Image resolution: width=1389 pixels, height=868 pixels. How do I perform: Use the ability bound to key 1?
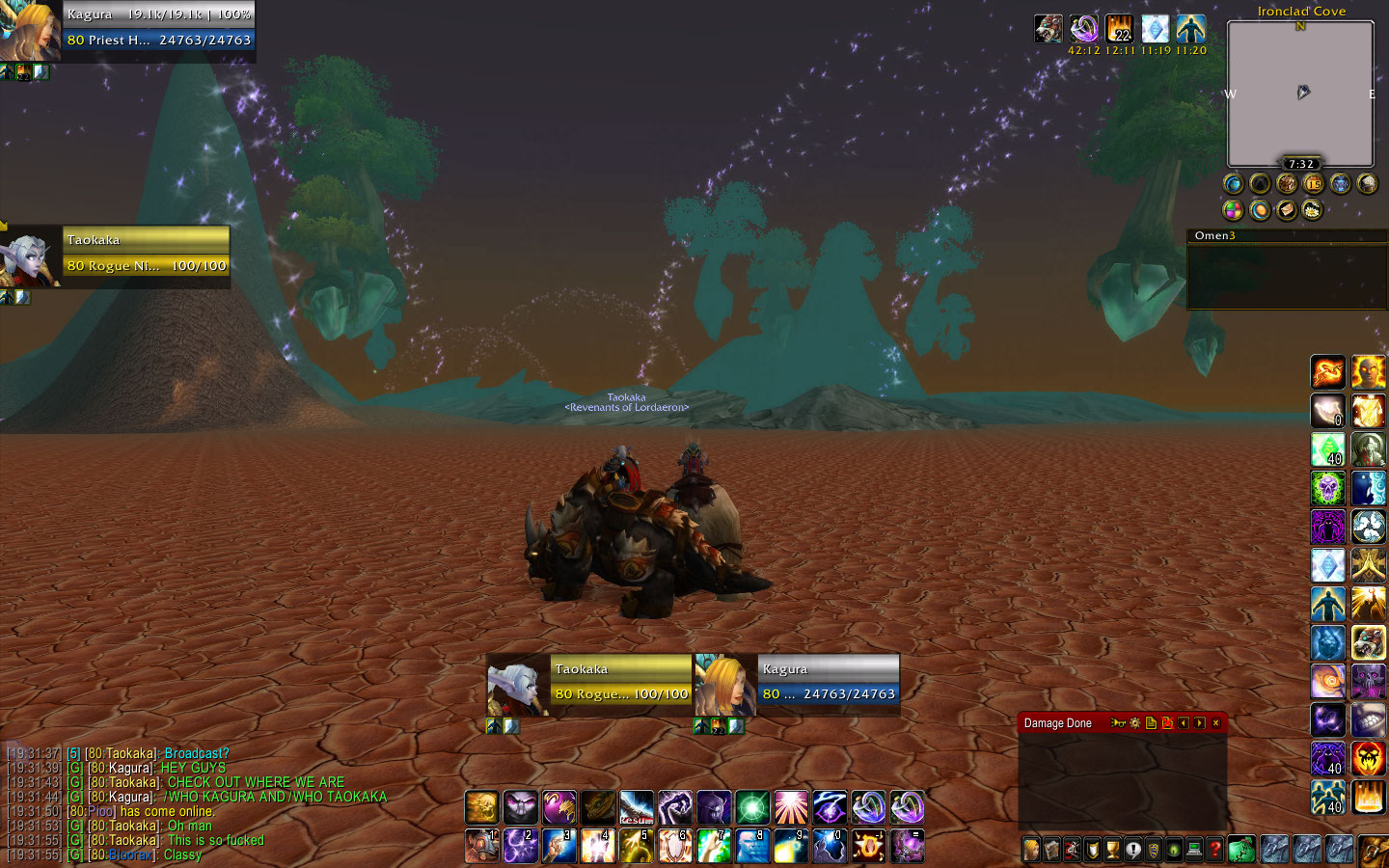(x=481, y=846)
